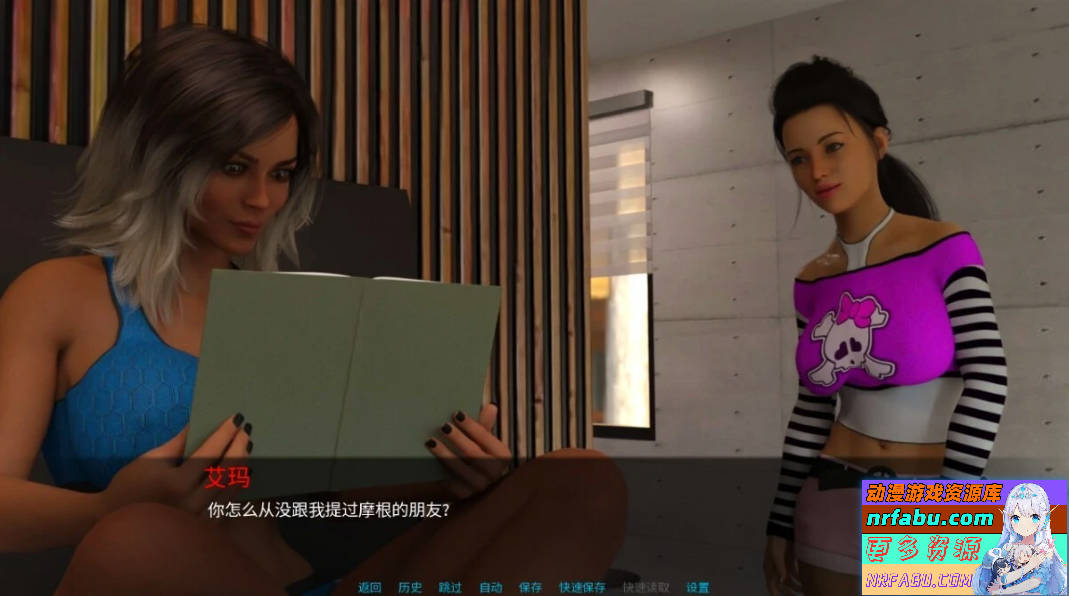The height and width of the screenshot is (596, 1069).
Task: Activate 跳过 (Skip) in the quick menu
Action: (x=450, y=587)
